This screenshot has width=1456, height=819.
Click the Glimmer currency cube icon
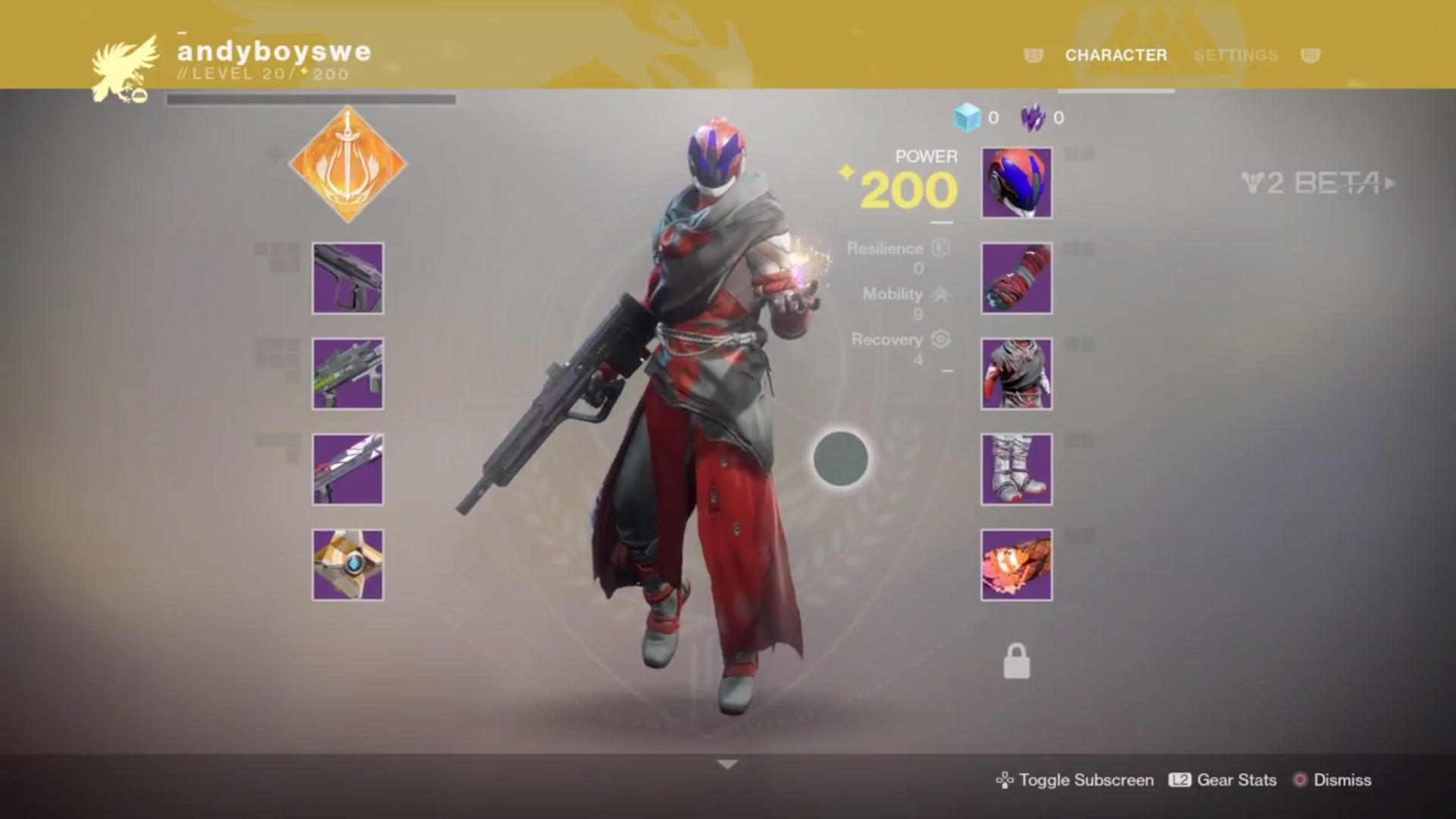(968, 118)
